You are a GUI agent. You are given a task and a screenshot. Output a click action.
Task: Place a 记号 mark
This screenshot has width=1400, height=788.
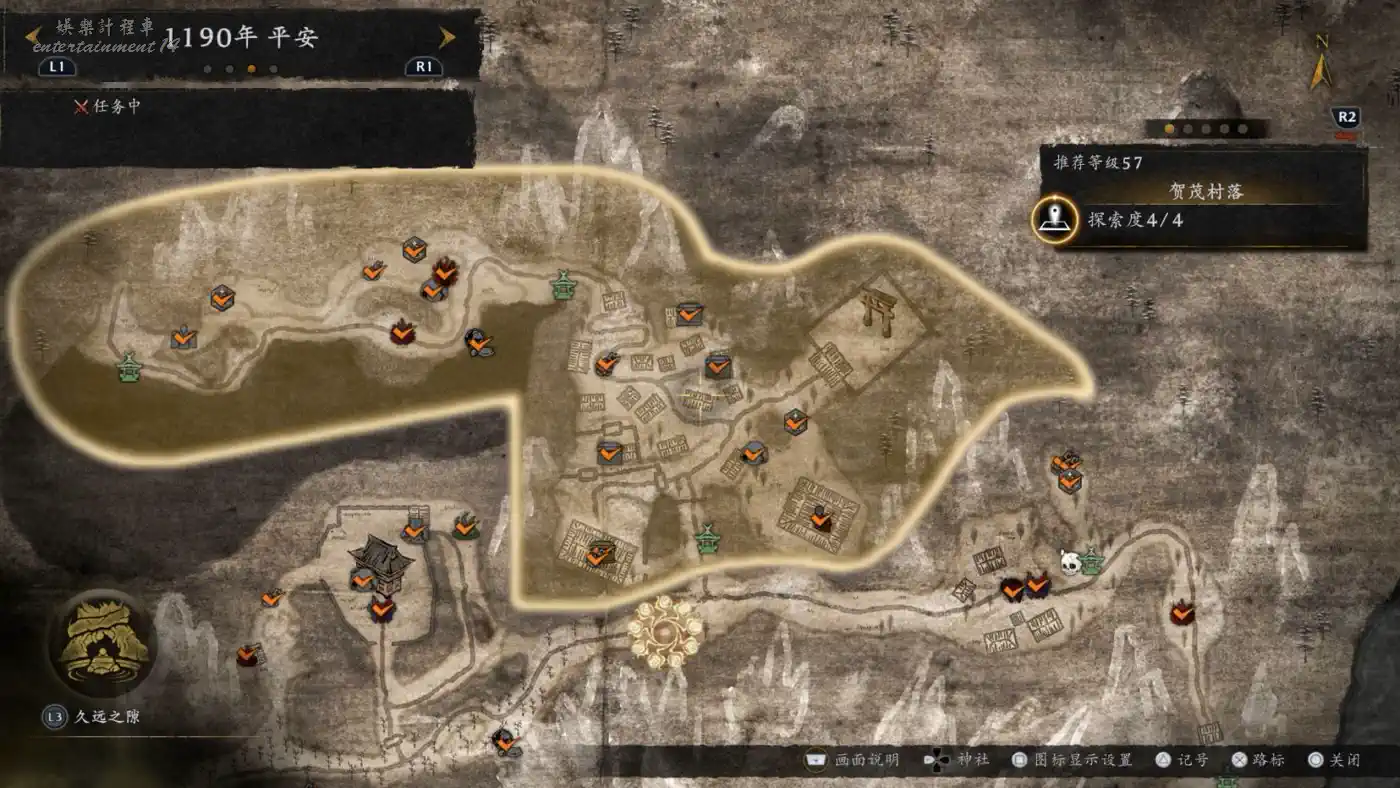tap(1183, 760)
